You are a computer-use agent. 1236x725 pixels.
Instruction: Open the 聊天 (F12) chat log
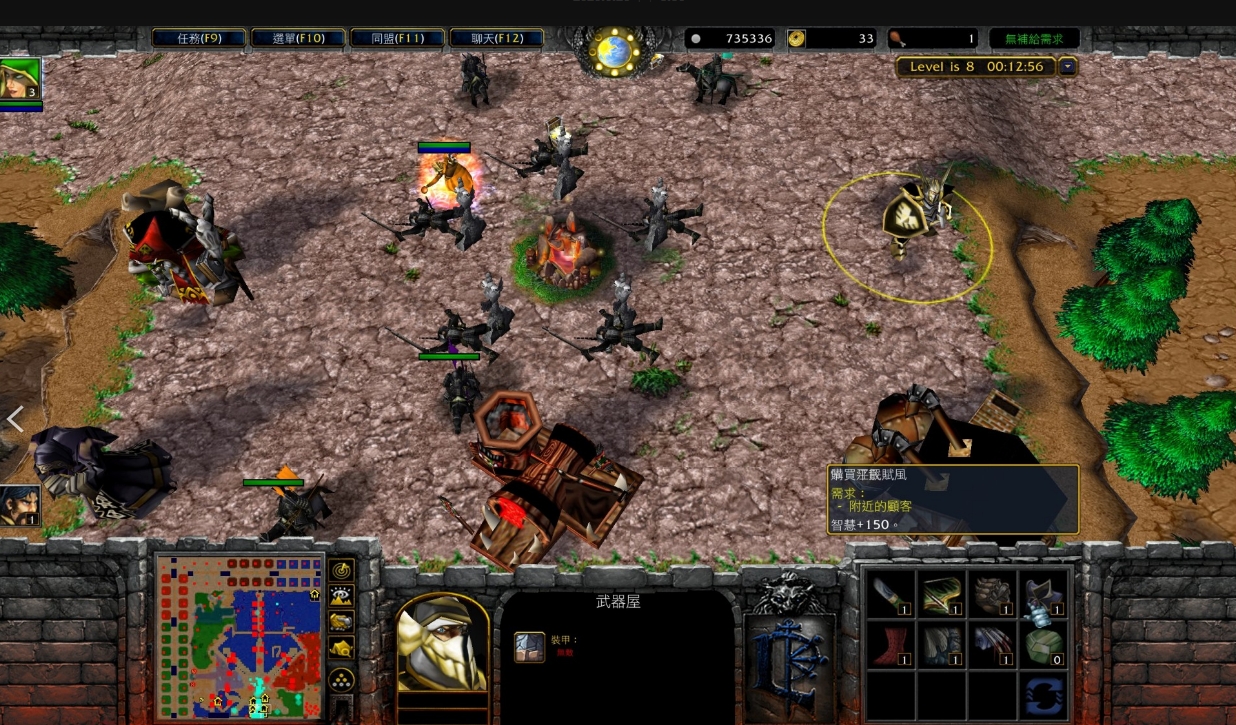[x=497, y=38]
